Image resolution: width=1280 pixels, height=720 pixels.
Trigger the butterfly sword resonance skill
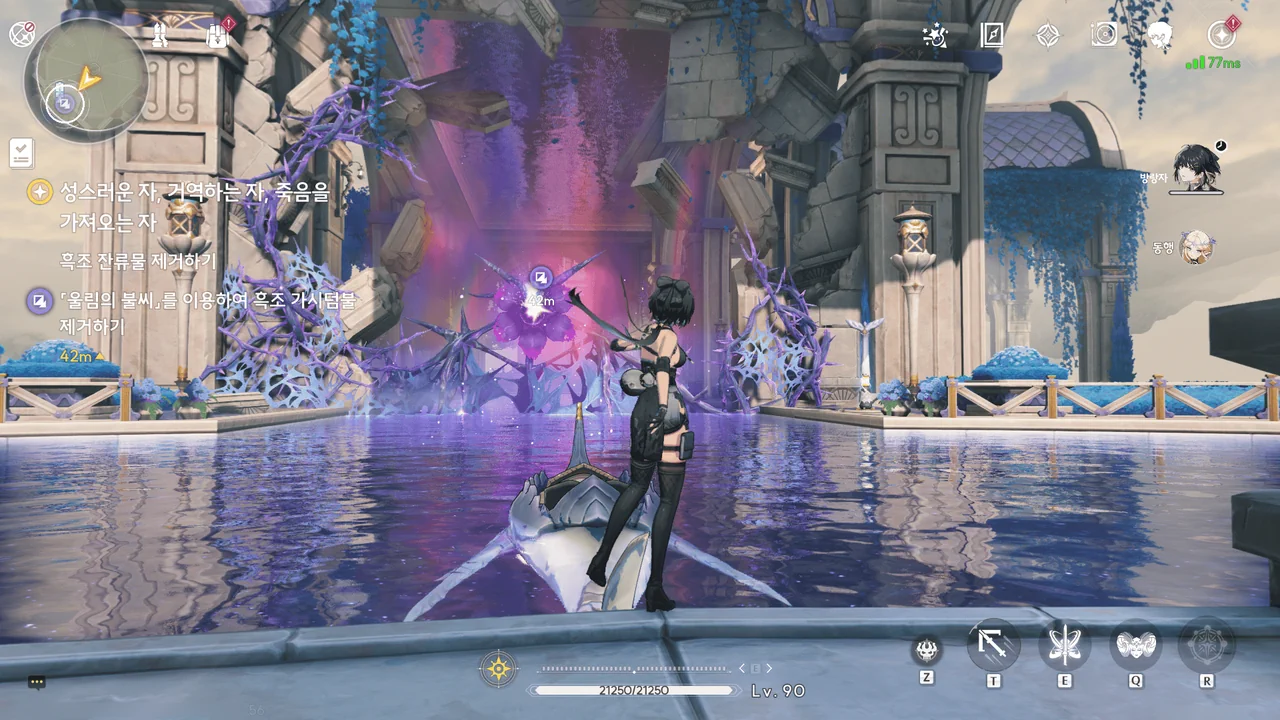tap(1065, 646)
